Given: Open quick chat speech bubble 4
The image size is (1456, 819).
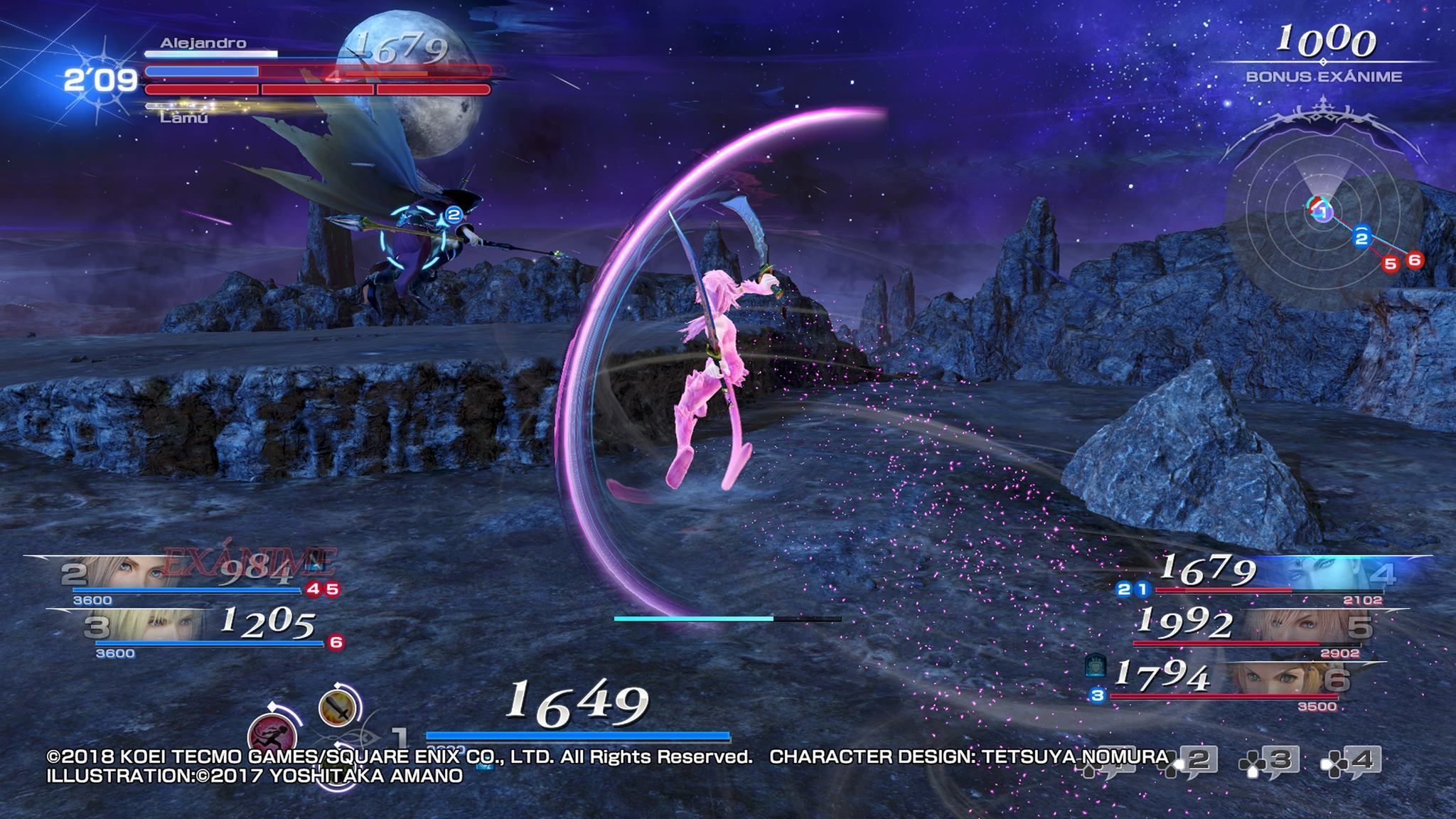Looking at the screenshot, I should click(x=1351, y=761).
